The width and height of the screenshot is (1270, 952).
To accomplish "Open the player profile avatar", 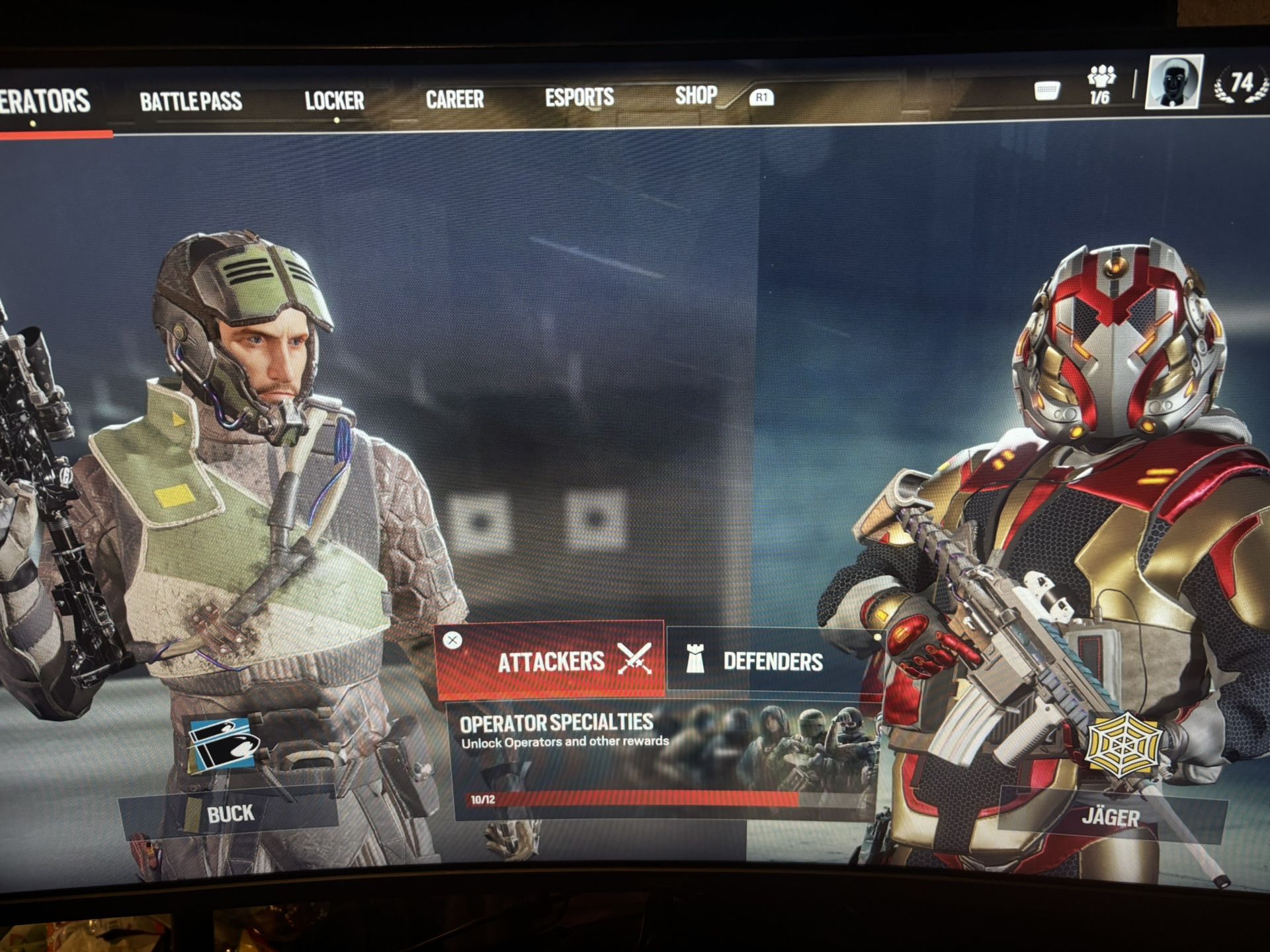I will point(1173,82).
